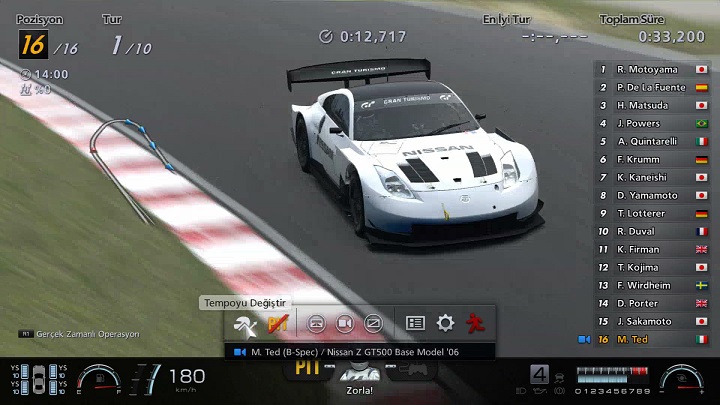720x405 pixels.
Task: Open the race info list icon
Action: [x=416, y=324]
